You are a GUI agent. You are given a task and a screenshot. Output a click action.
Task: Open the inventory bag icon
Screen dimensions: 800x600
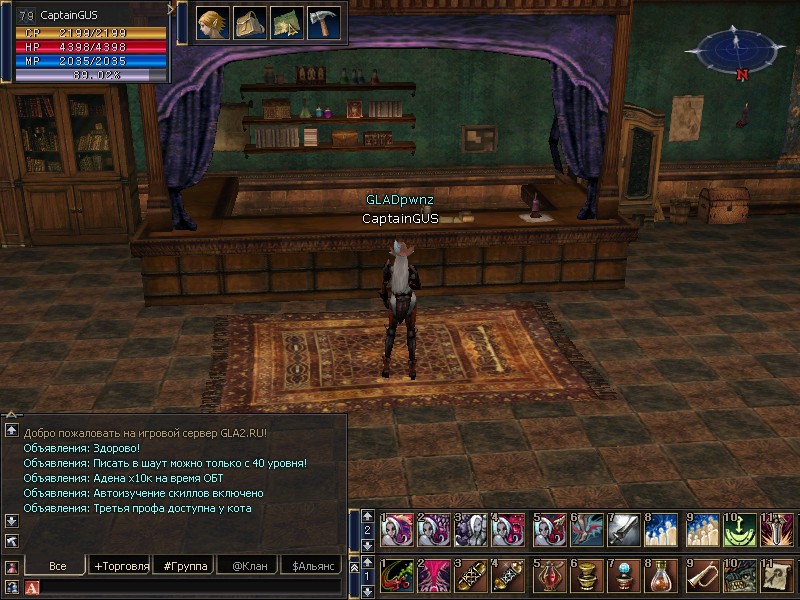point(249,23)
